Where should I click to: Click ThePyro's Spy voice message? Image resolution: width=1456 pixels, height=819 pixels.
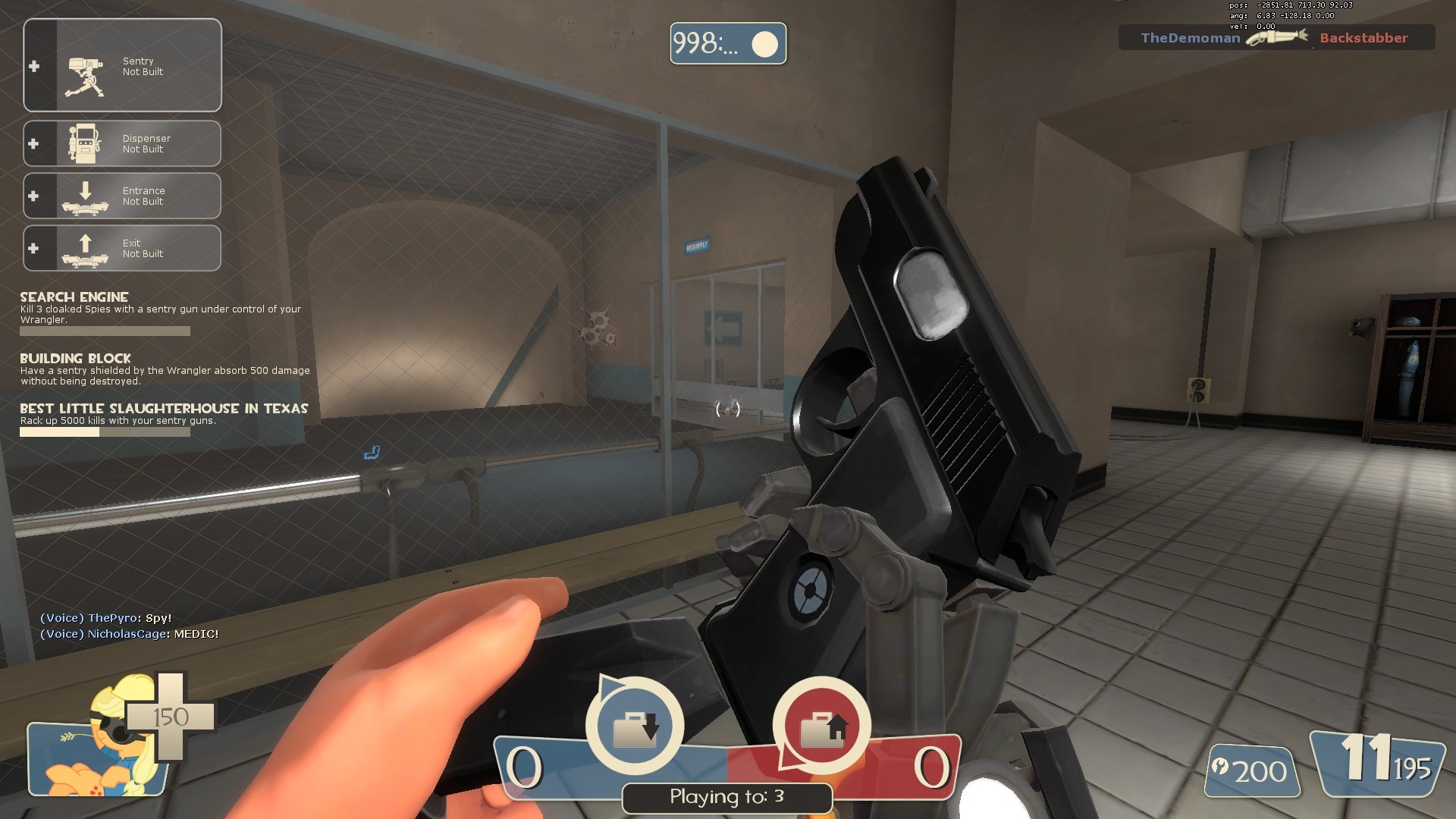(106, 618)
